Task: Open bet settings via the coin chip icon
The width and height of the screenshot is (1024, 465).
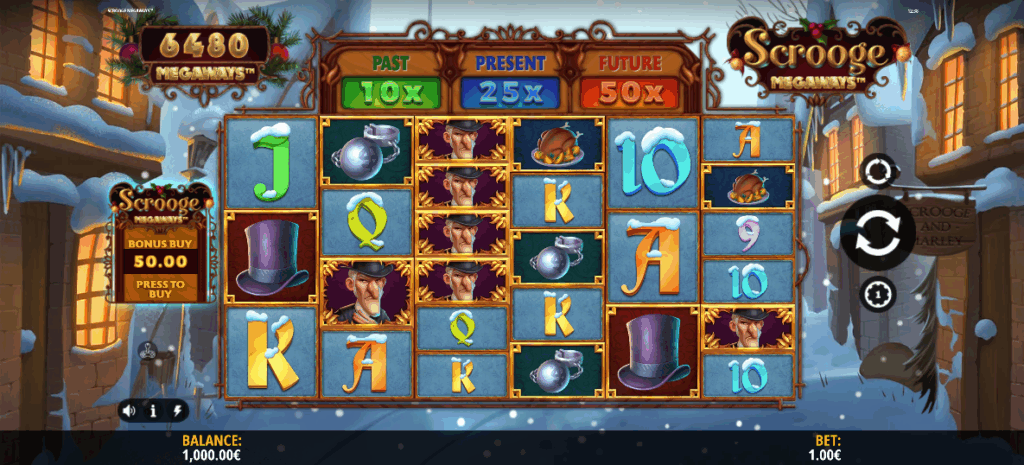Action: tap(877, 293)
